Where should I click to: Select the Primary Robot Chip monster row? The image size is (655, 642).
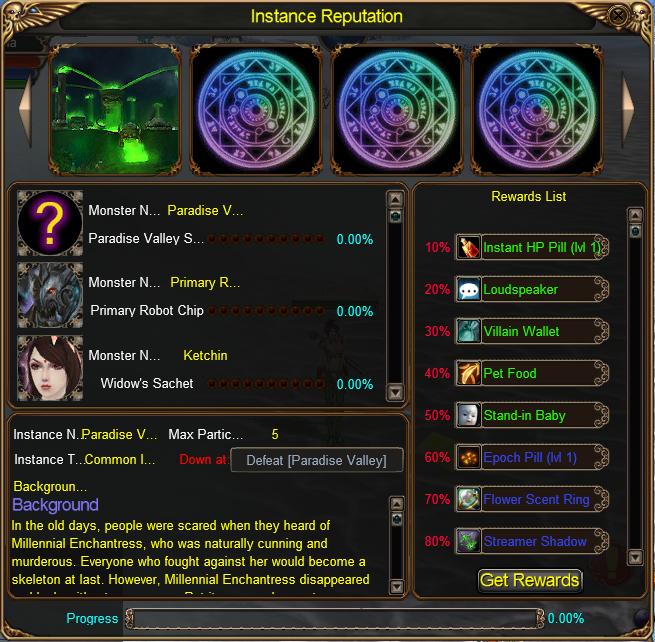coord(200,297)
